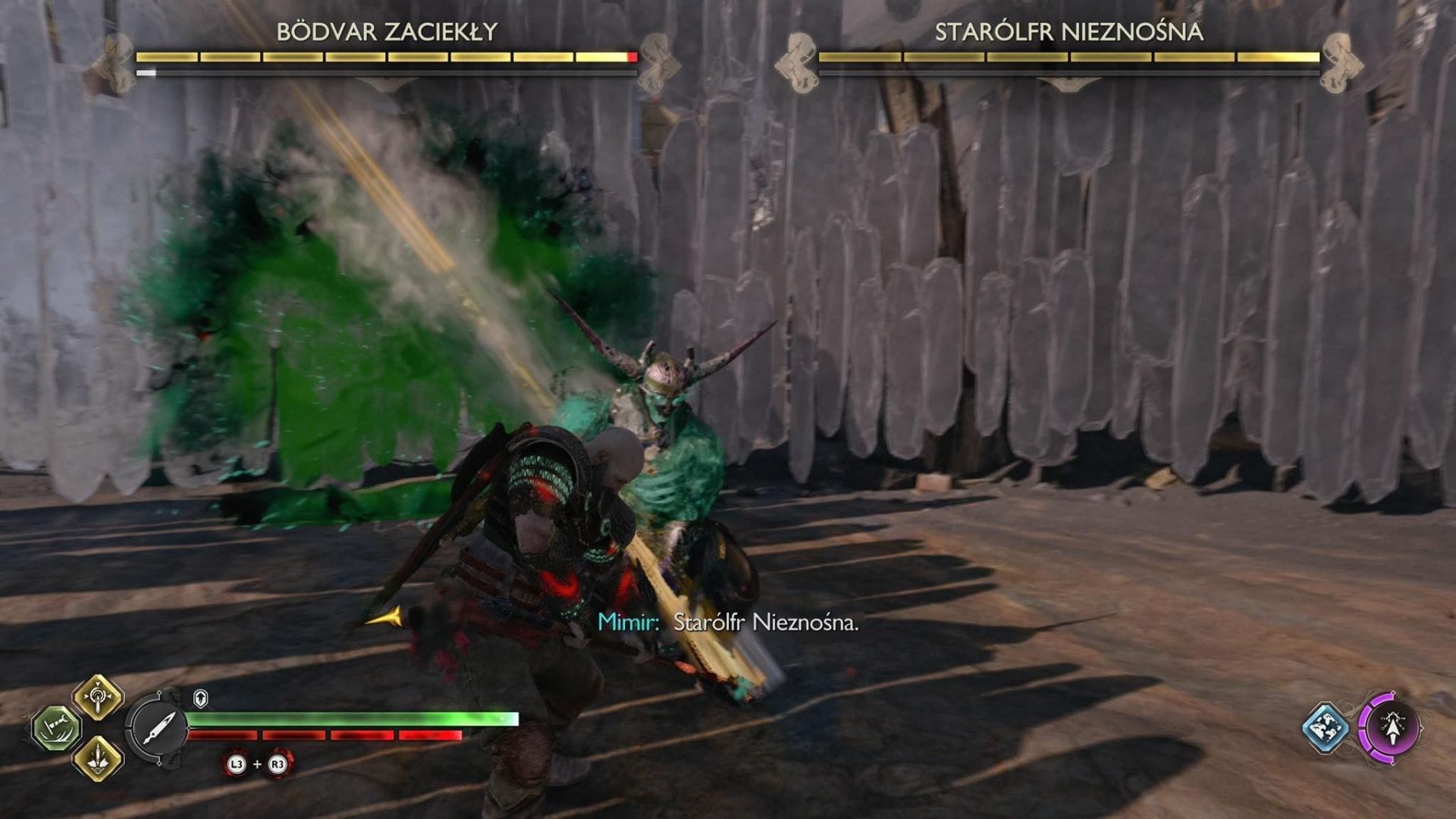Click the white stamina notch on Bödvar's bar

click(x=146, y=74)
